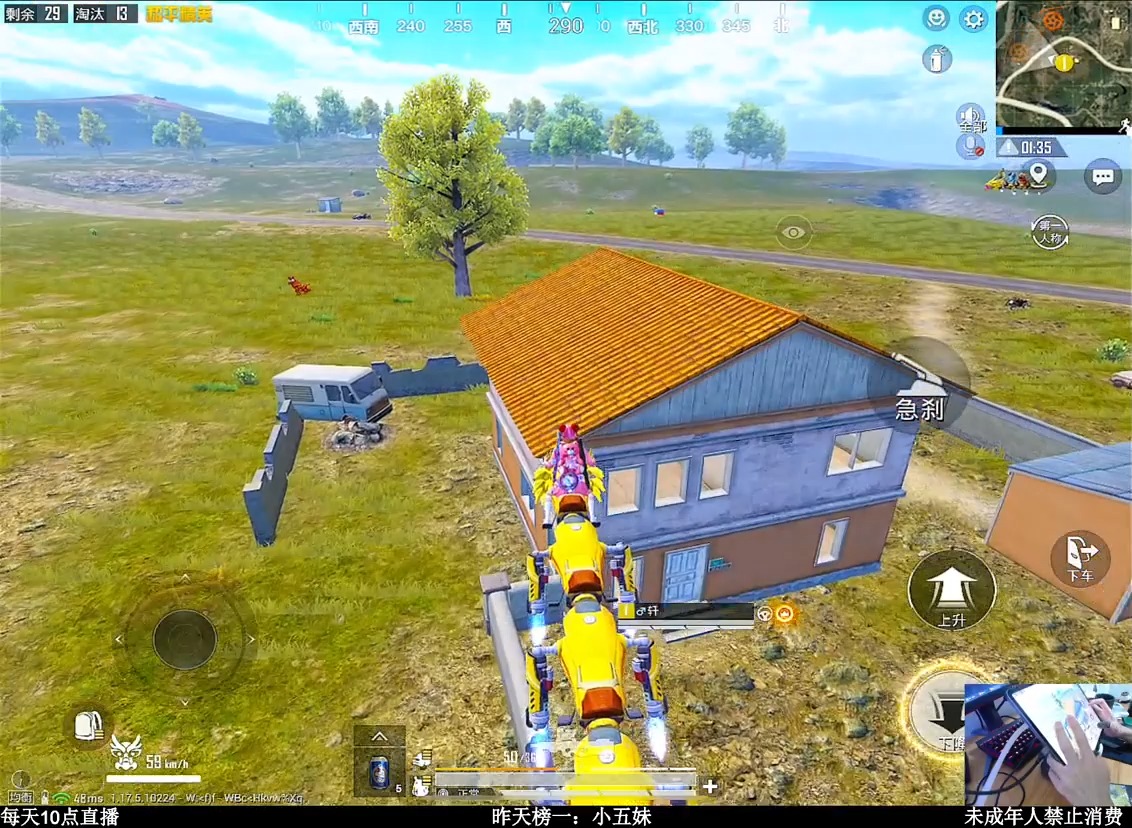Tap the eye free-look button

click(x=794, y=233)
